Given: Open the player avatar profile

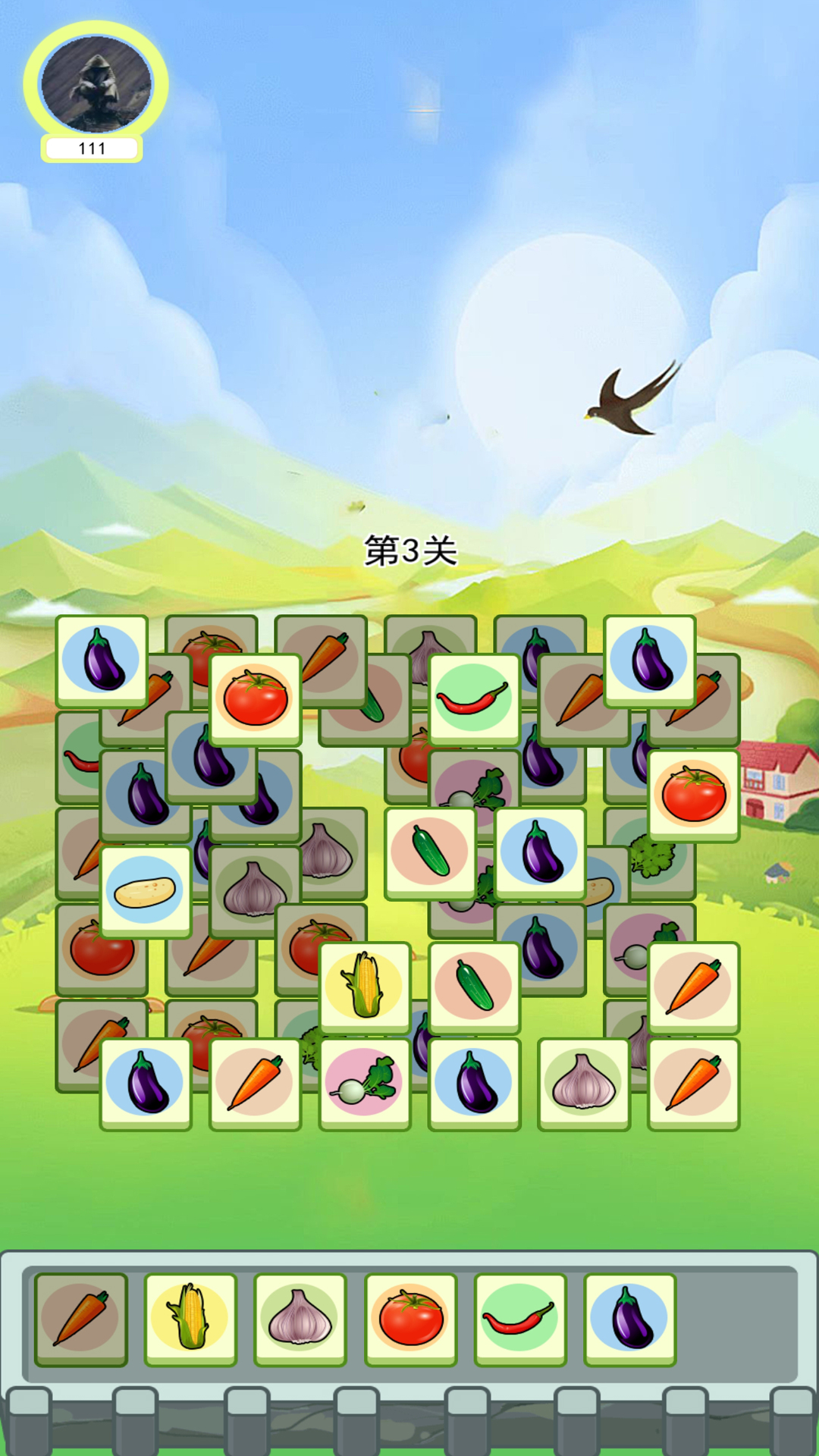Looking at the screenshot, I should [96, 84].
